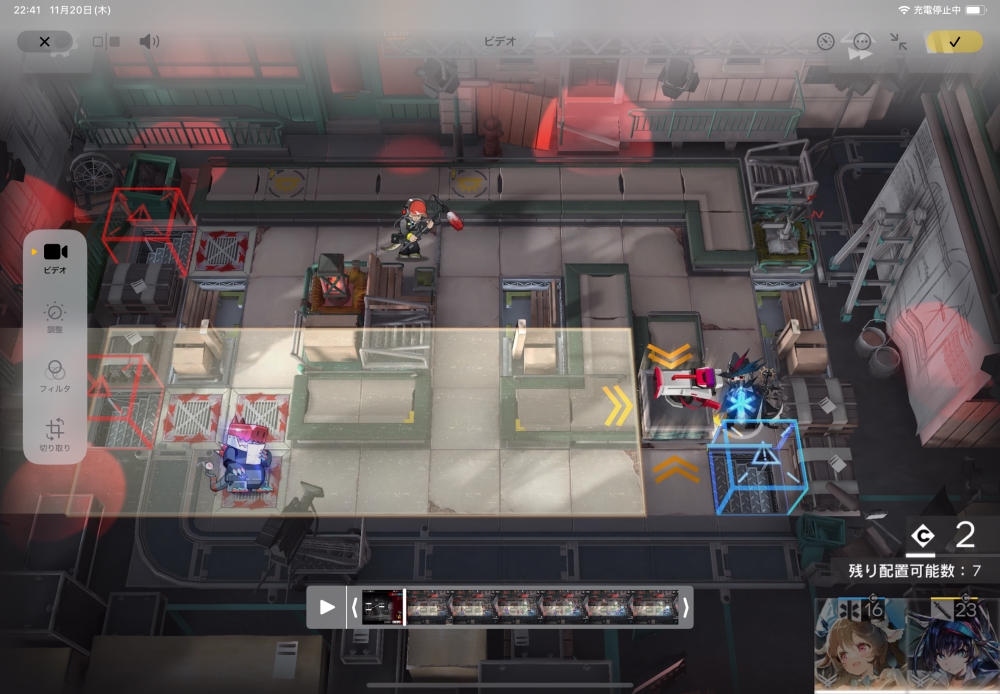This screenshot has height=694, width=1000.
Task: Click the left trim handle of the timeline
Action: pos(354,607)
